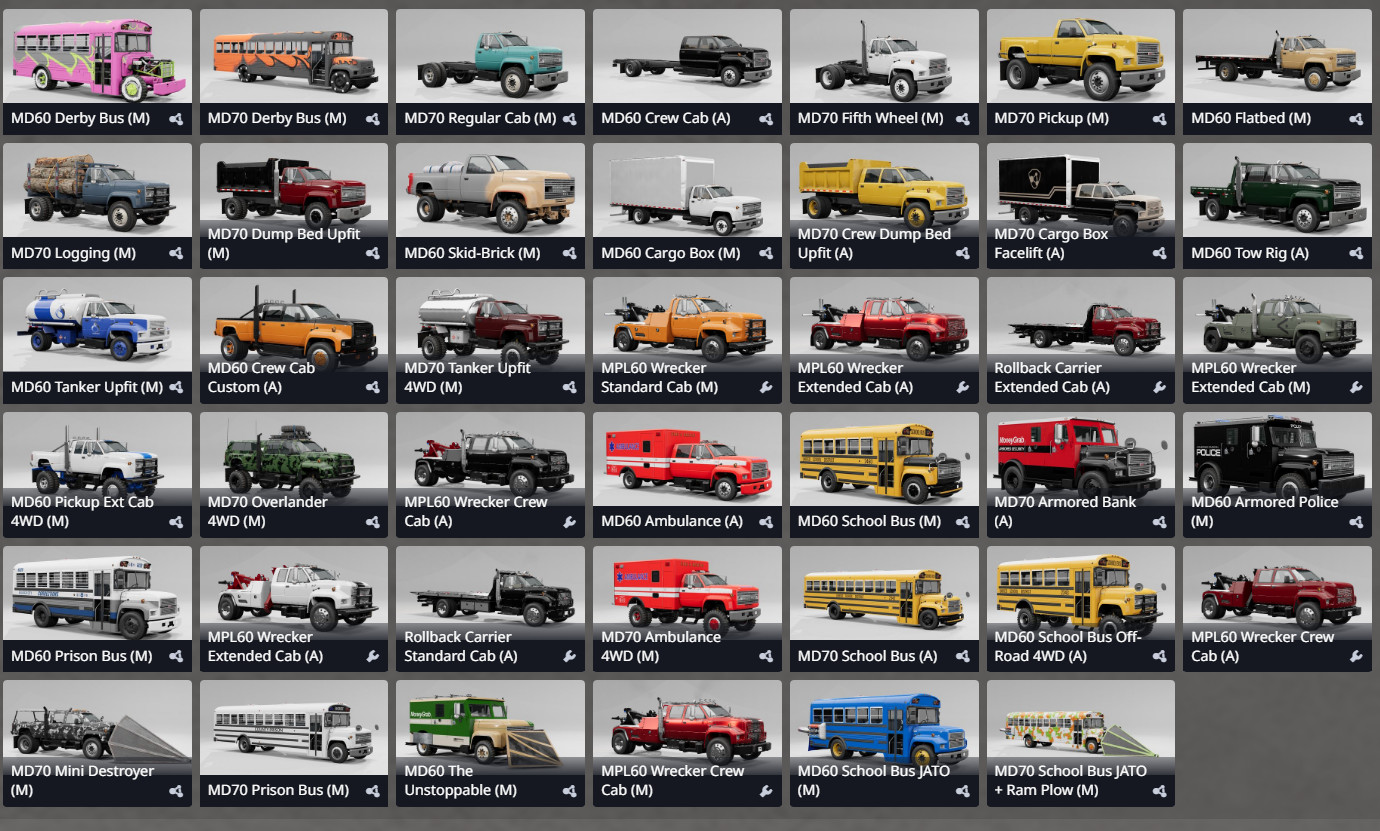Click the share icon on MD60 Derby Bus
Viewport: 1380px width, 831px height.
point(177,118)
